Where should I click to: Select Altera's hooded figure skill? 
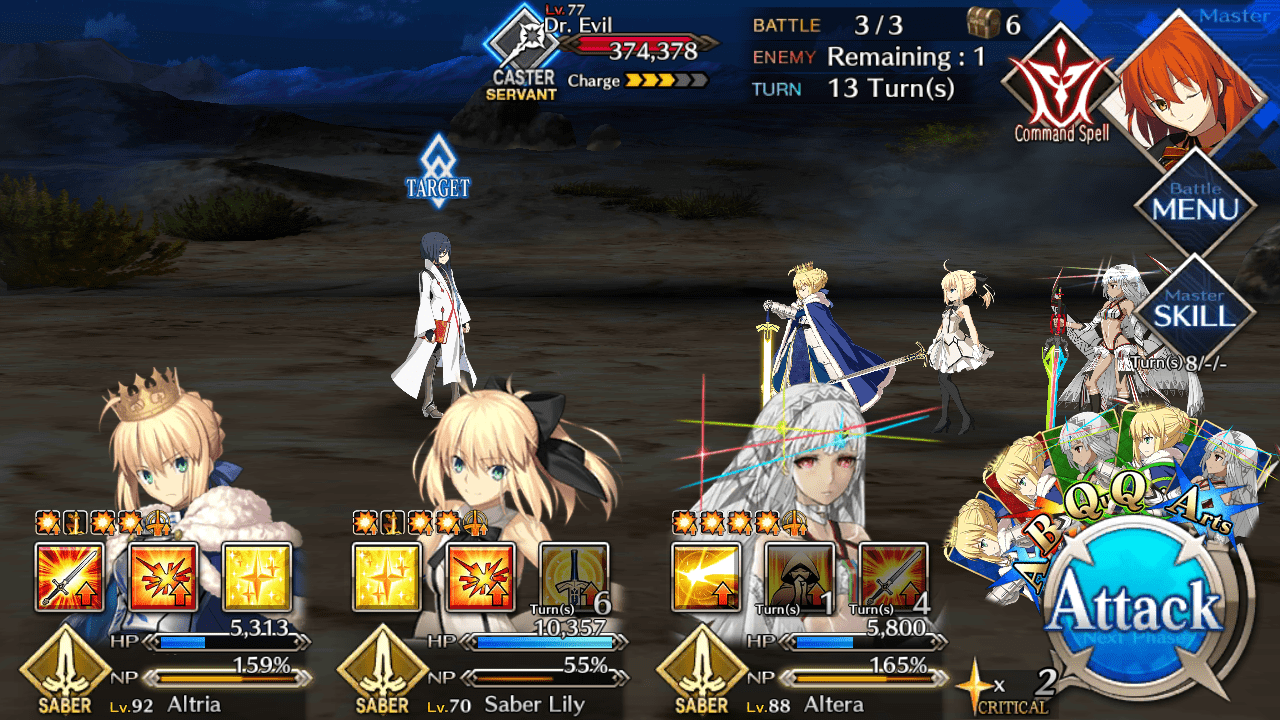coord(800,577)
